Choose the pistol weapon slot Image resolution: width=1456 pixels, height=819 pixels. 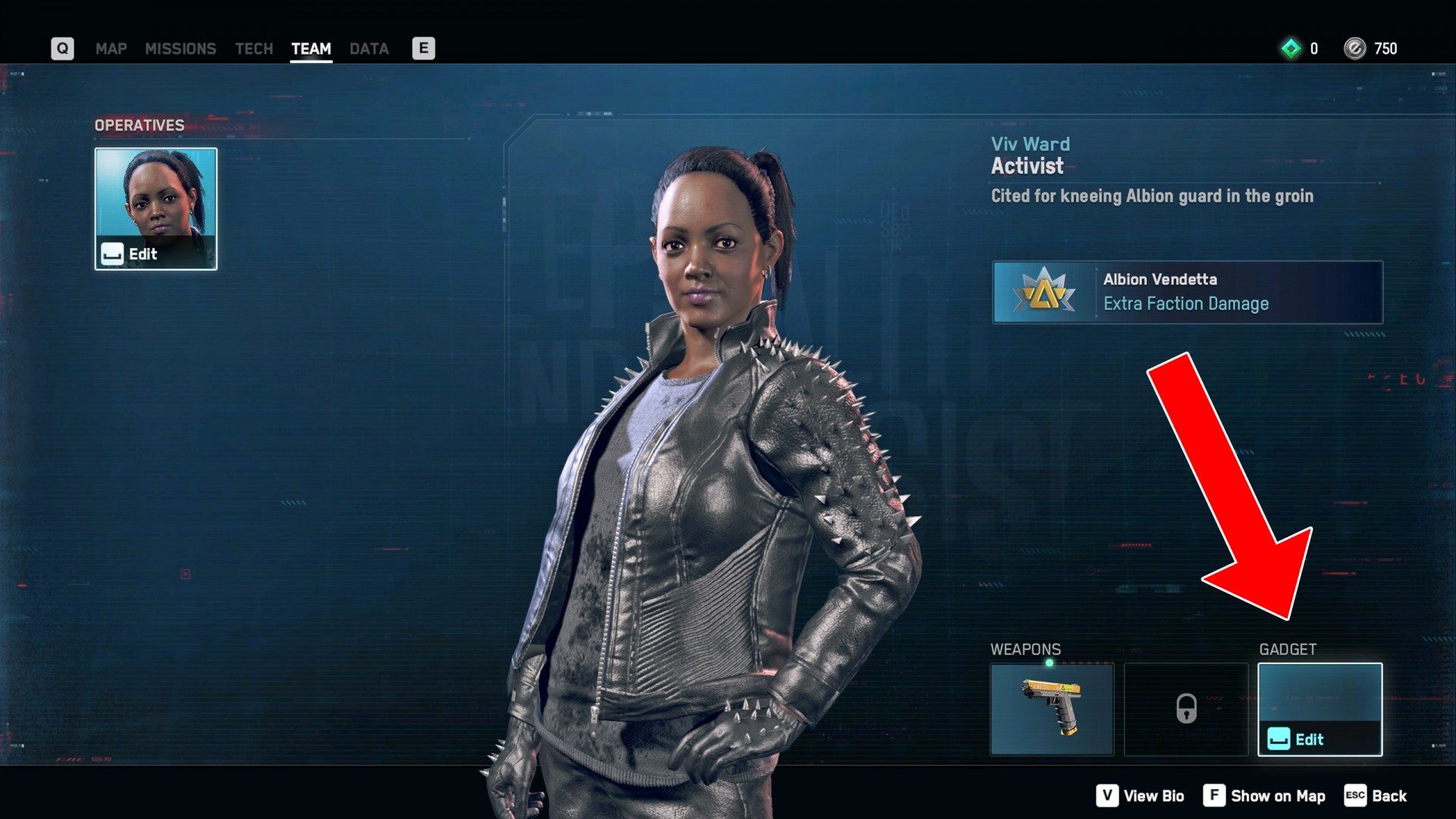[x=1052, y=709]
